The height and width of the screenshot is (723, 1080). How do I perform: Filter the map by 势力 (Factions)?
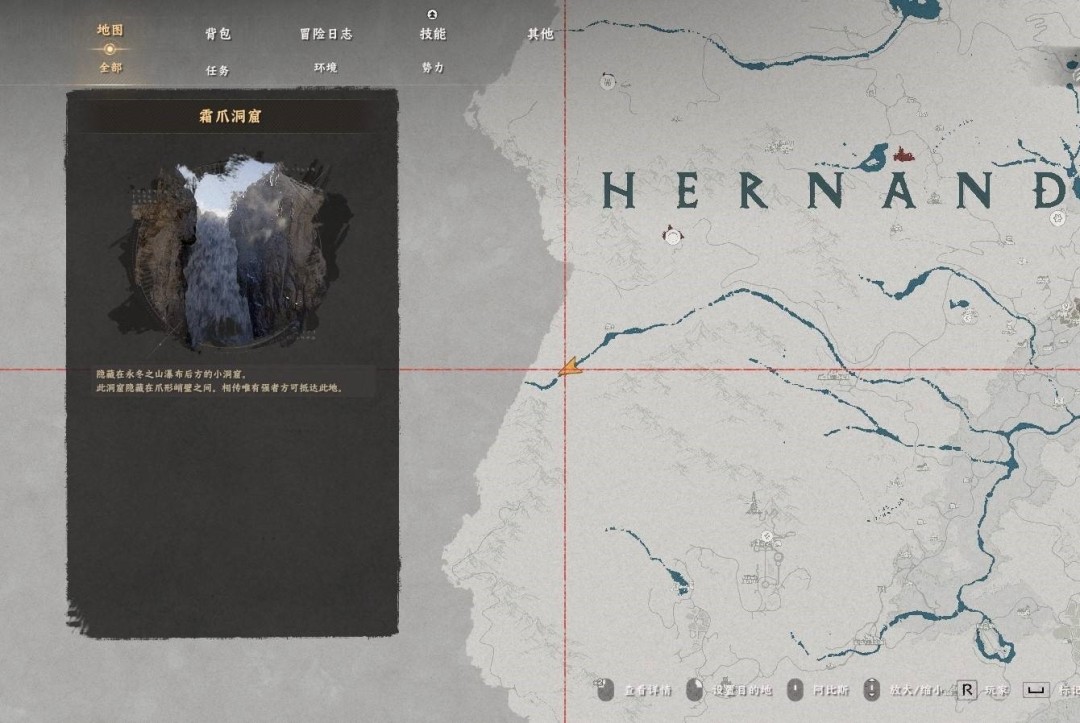[433, 68]
